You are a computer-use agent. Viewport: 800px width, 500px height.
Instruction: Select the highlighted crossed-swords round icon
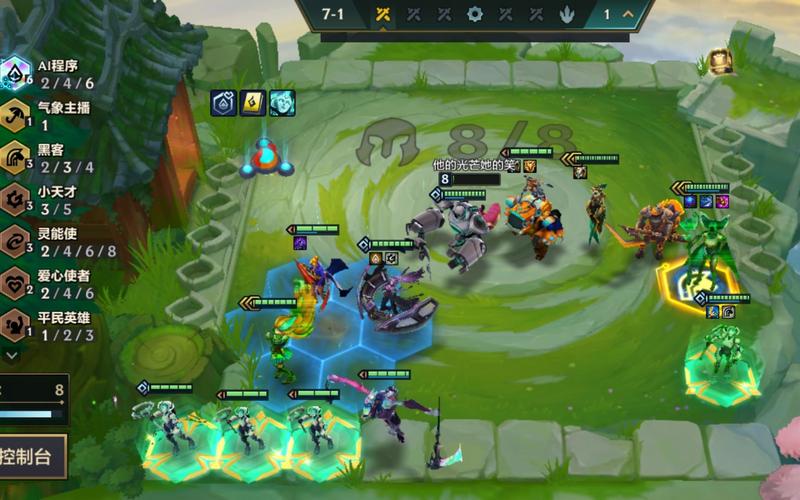tap(382, 14)
